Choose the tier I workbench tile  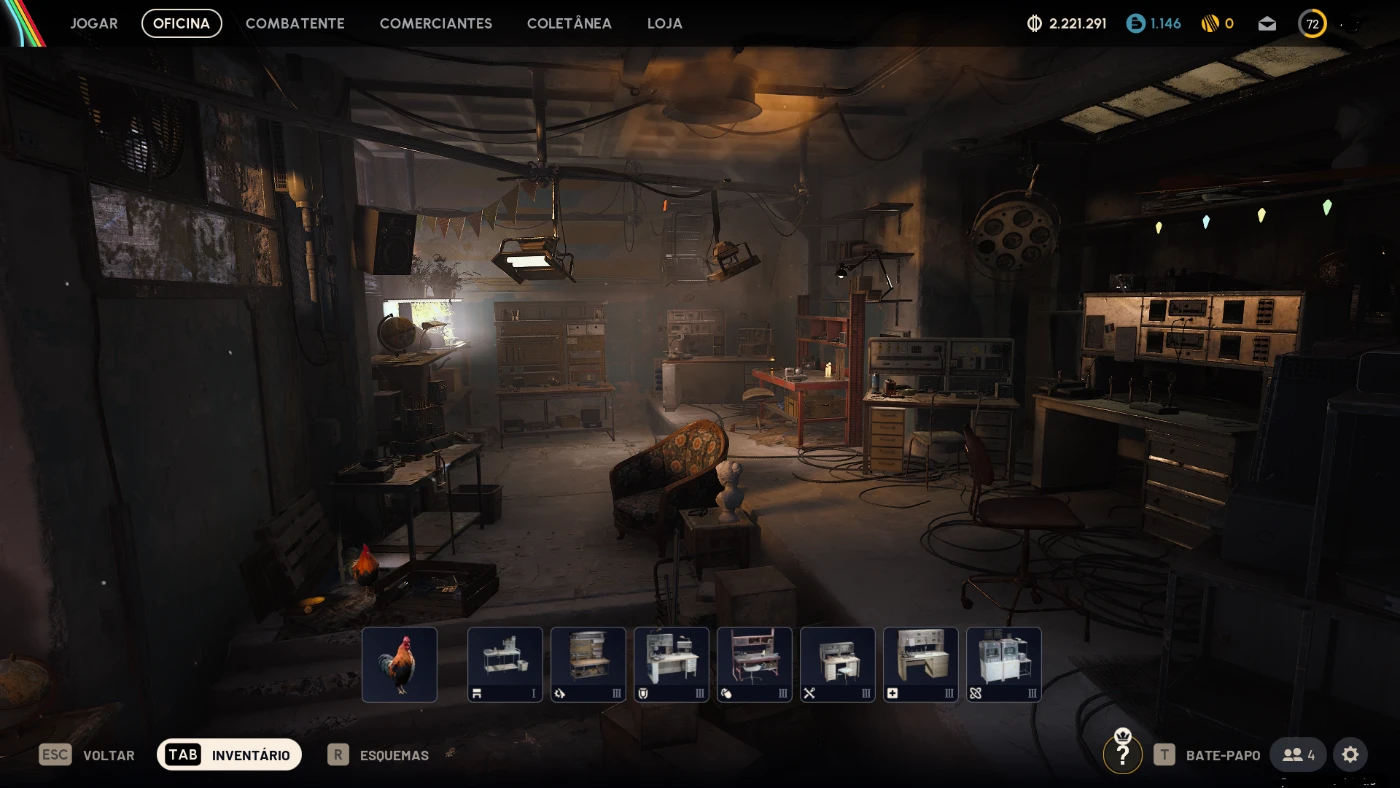pos(505,664)
